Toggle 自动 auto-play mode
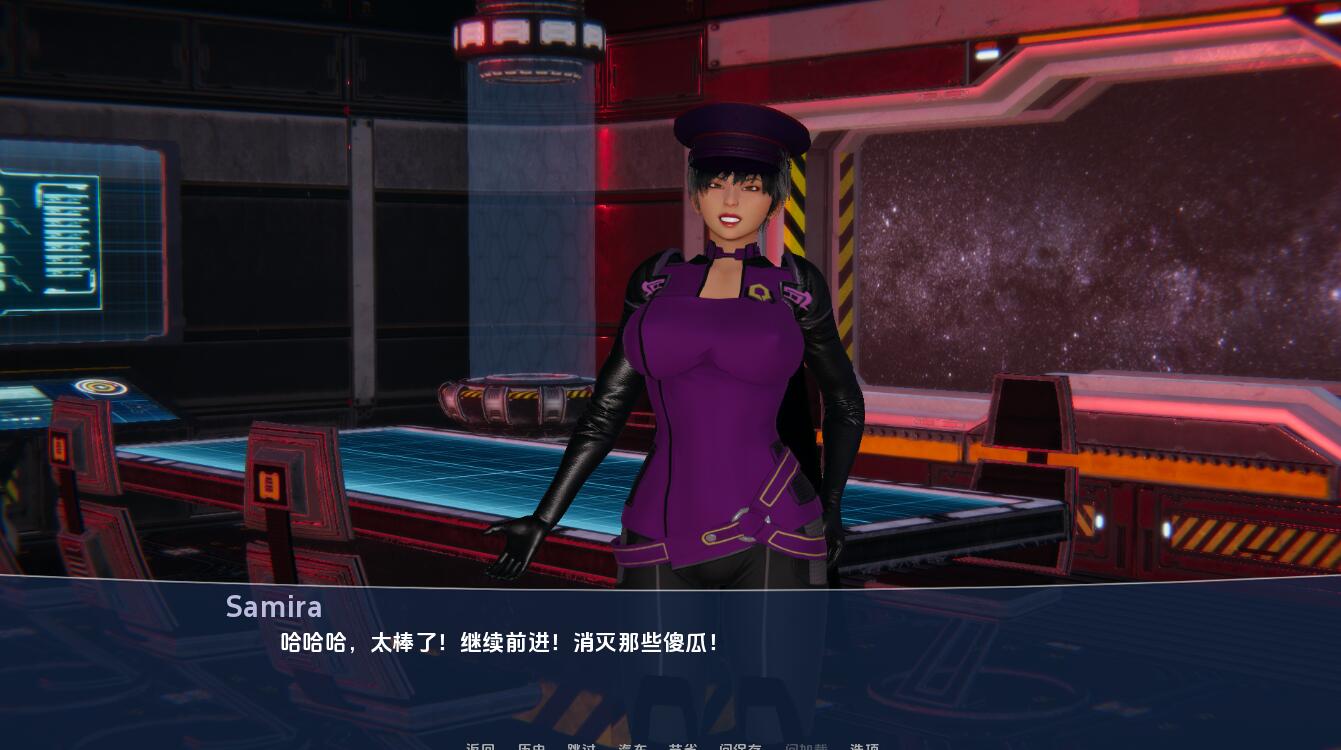Image resolution: width=1341 pixels, height=750 pixels. pyautogui.click(x=634, y=748)
